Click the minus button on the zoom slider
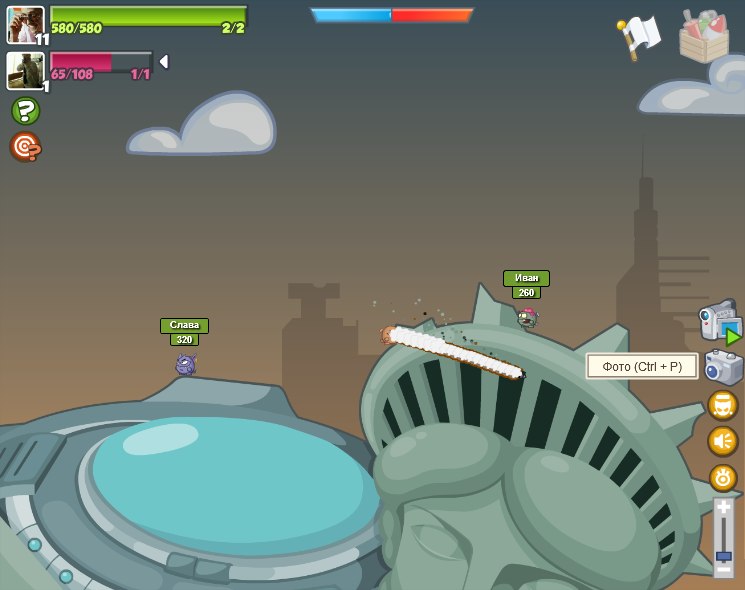 coord(723,569)
